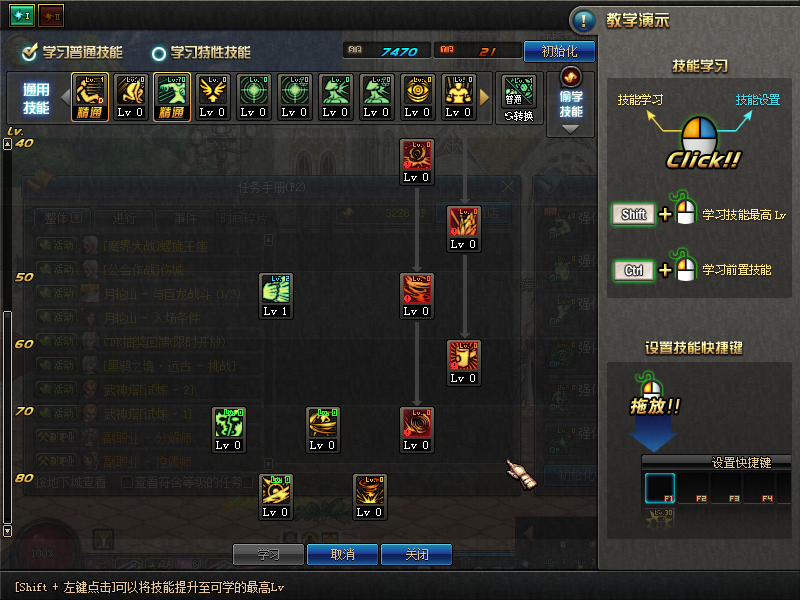Show next skills with the right arrow
The height and width of the screenshot is (600, 800).
[x=486, y=98]
